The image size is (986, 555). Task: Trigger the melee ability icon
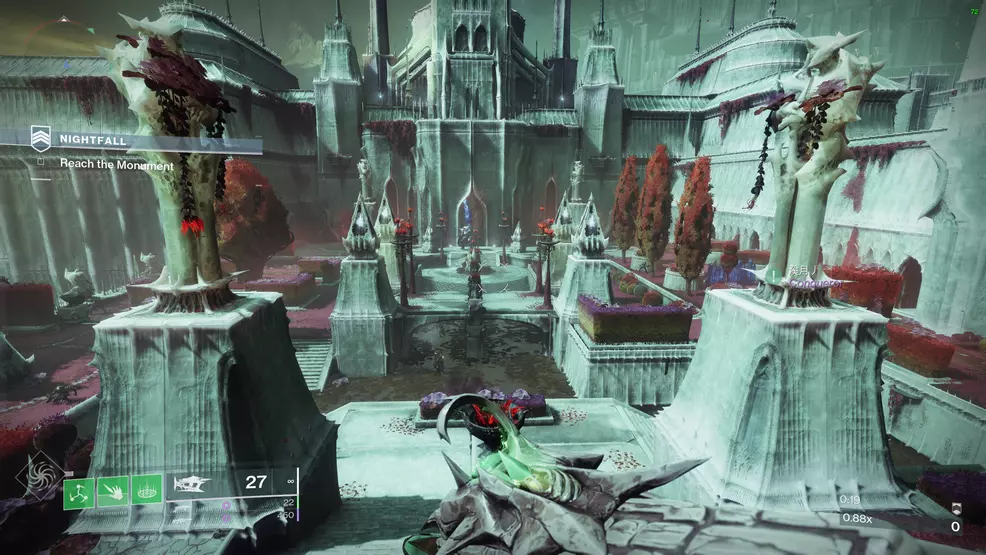[113, 490]
